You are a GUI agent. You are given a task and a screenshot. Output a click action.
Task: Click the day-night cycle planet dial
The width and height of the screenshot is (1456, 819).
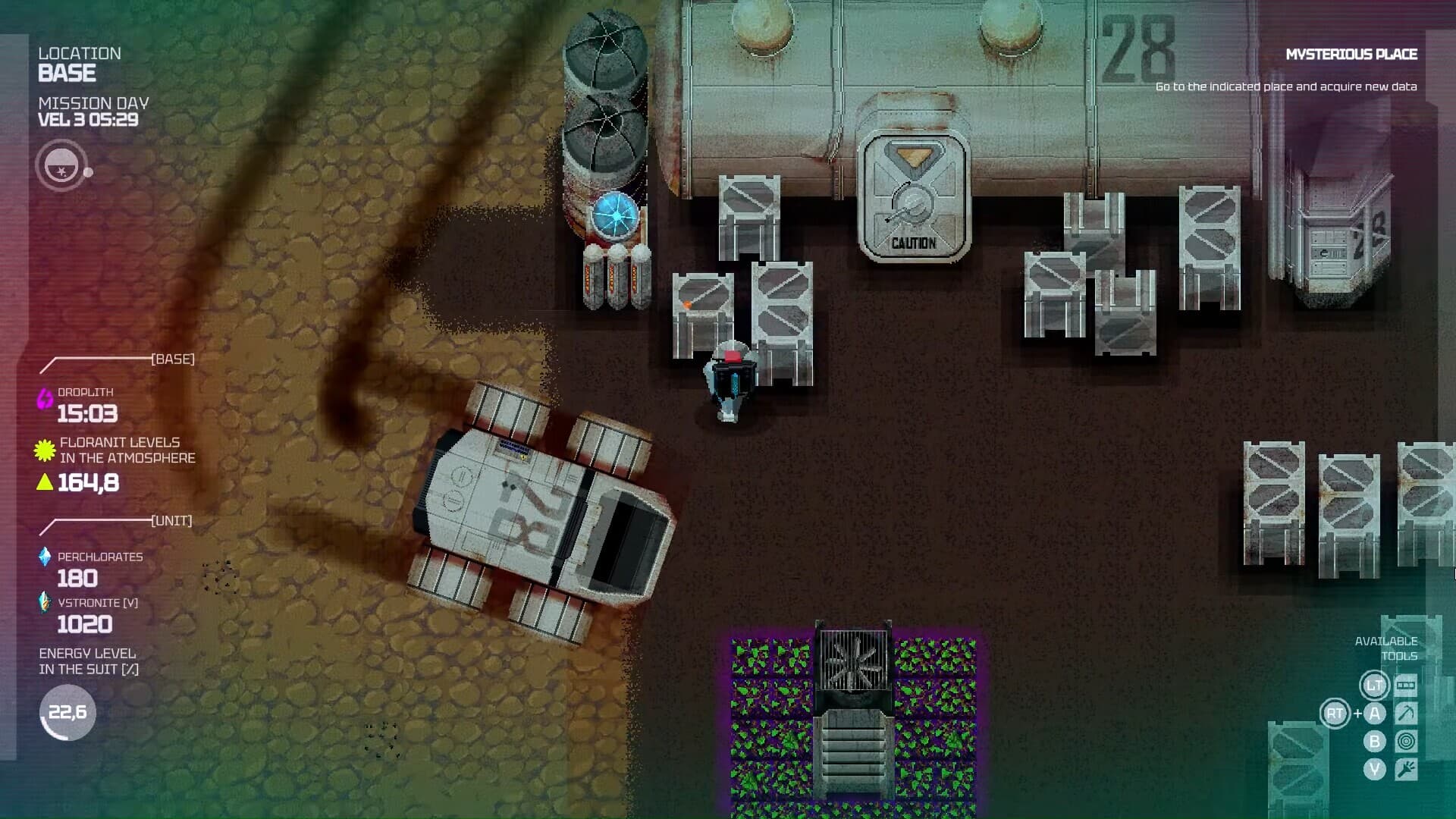61,165
